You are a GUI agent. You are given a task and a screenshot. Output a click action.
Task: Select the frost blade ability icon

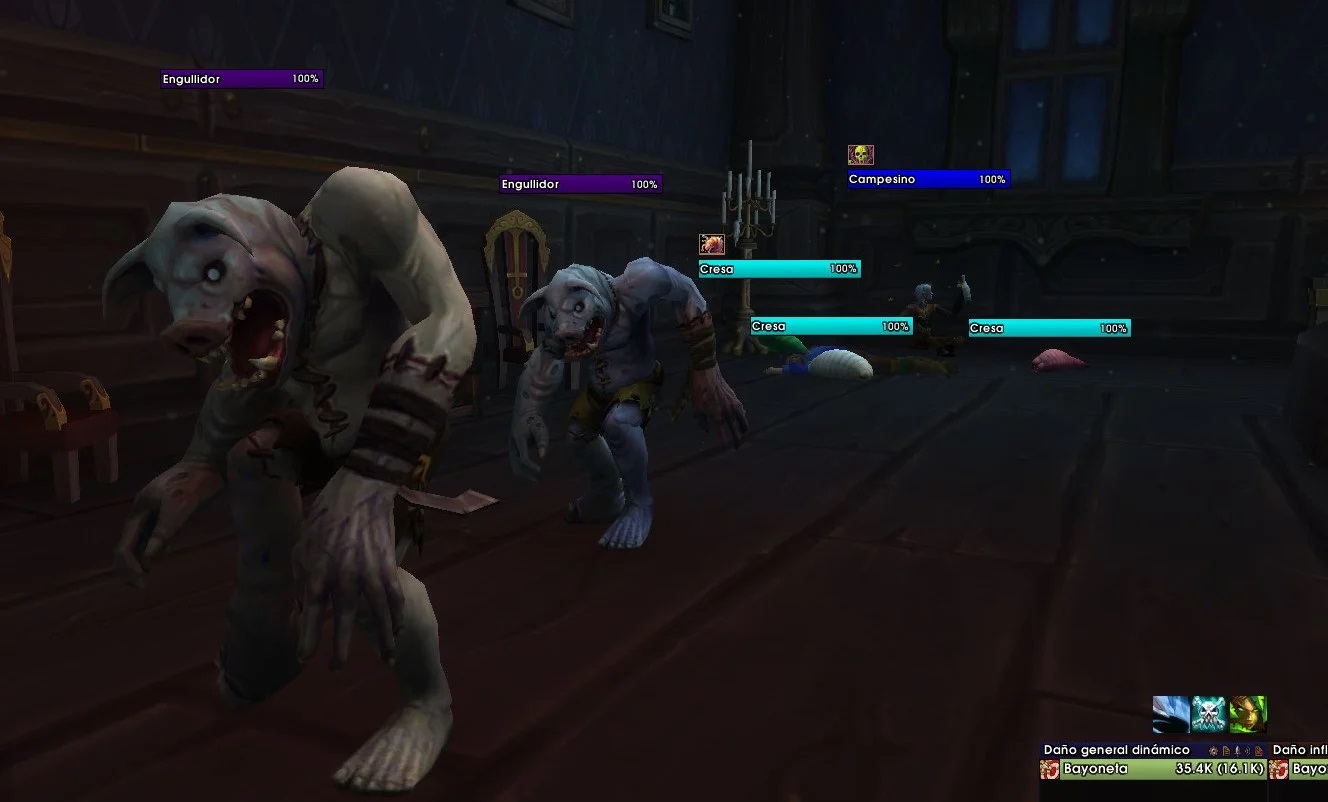[x=1171, y=715]
